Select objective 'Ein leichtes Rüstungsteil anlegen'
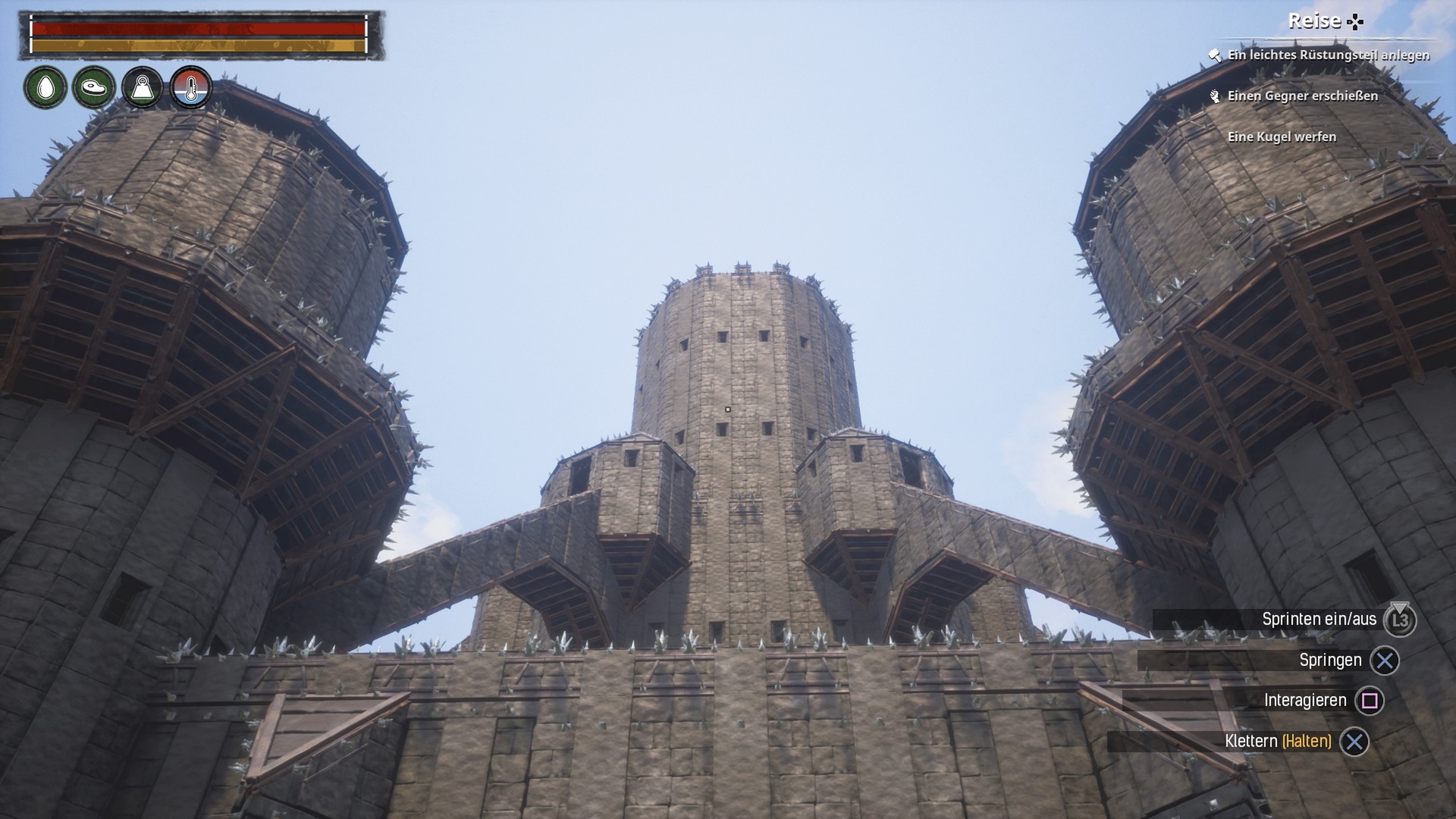 pyautogui.click(x=1328, y=55)
